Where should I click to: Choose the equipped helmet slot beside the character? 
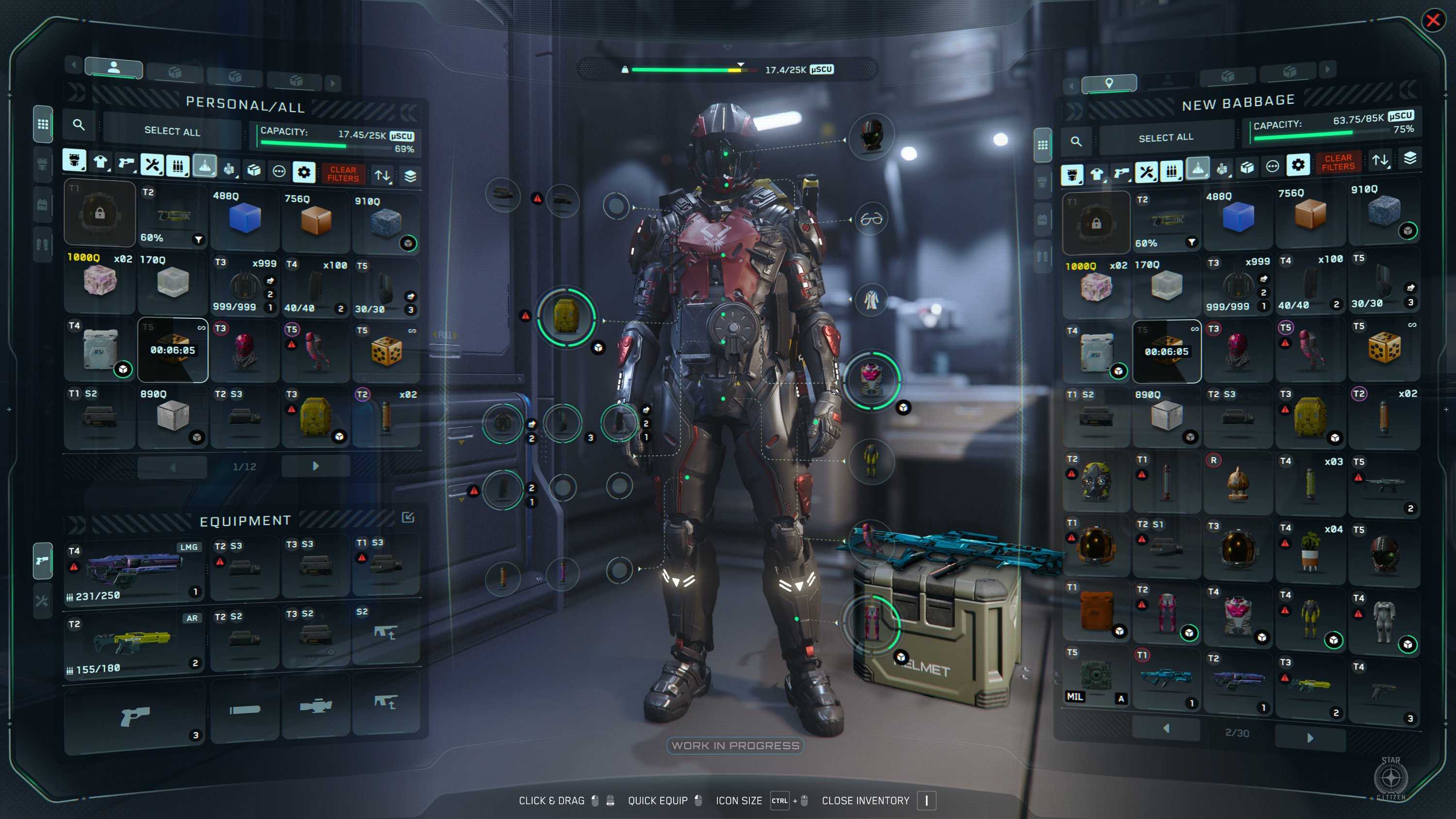[871, 136]
